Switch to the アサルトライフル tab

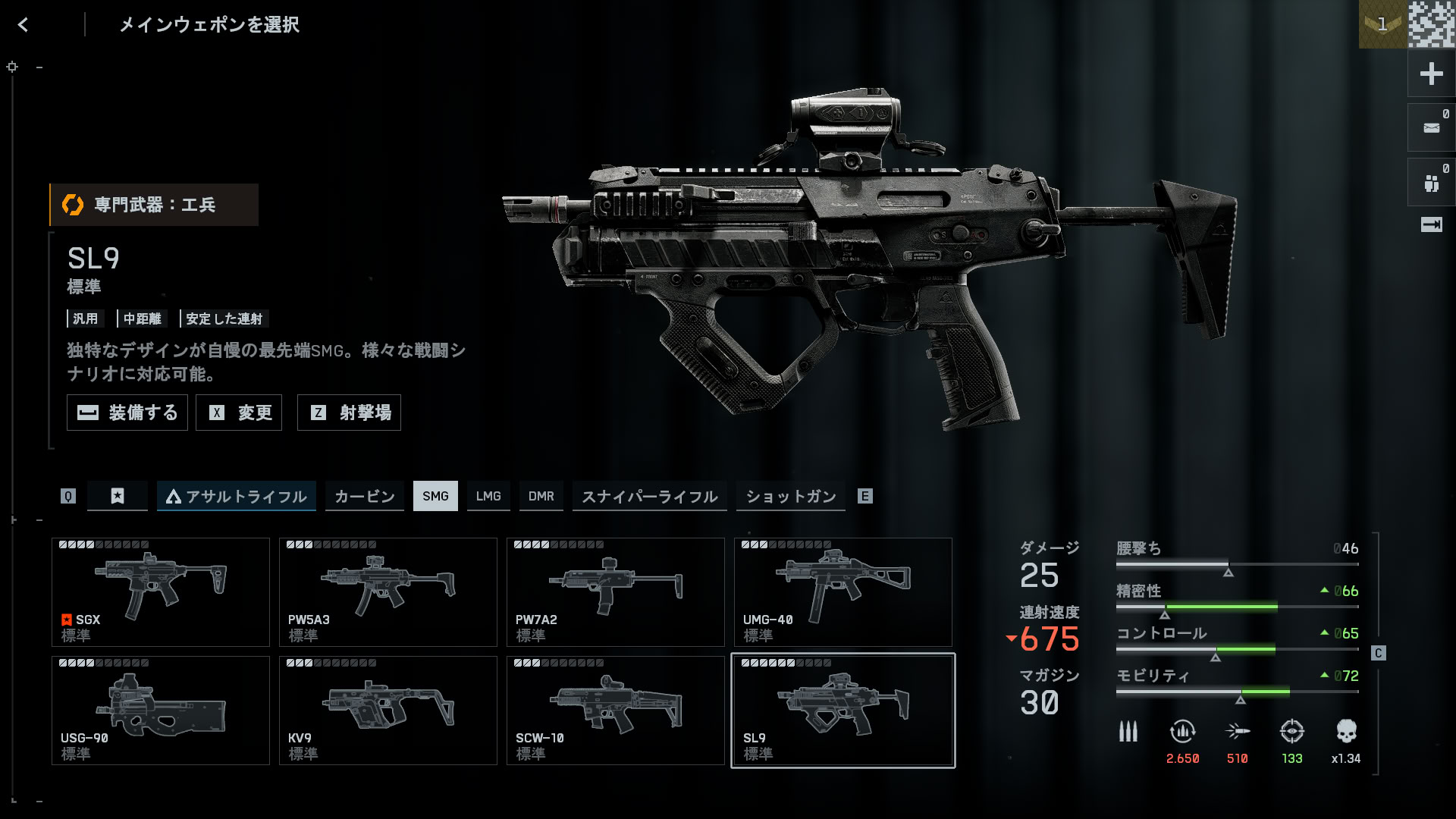236,496
